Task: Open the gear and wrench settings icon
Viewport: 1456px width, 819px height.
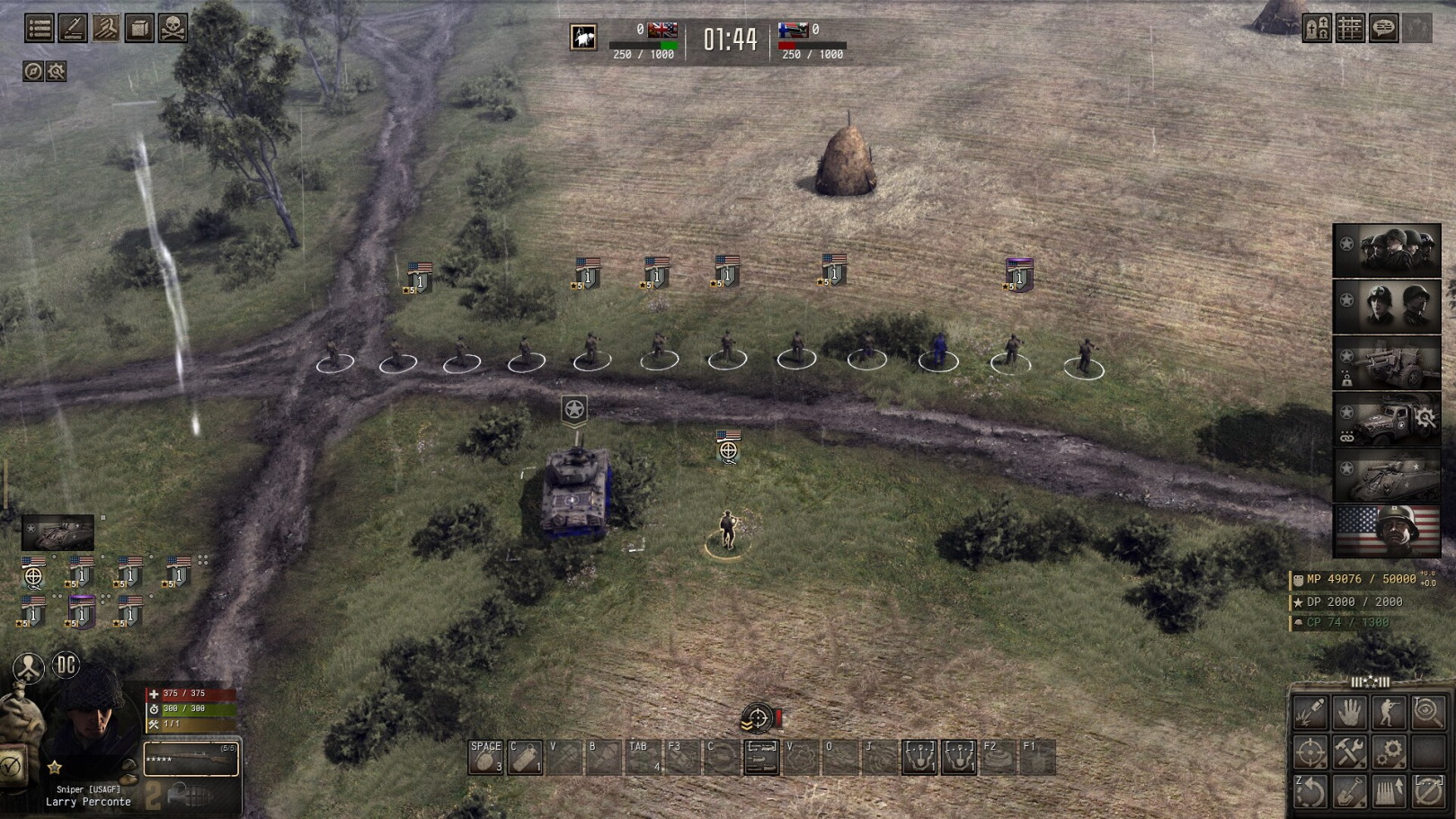Action: [57, 71]
